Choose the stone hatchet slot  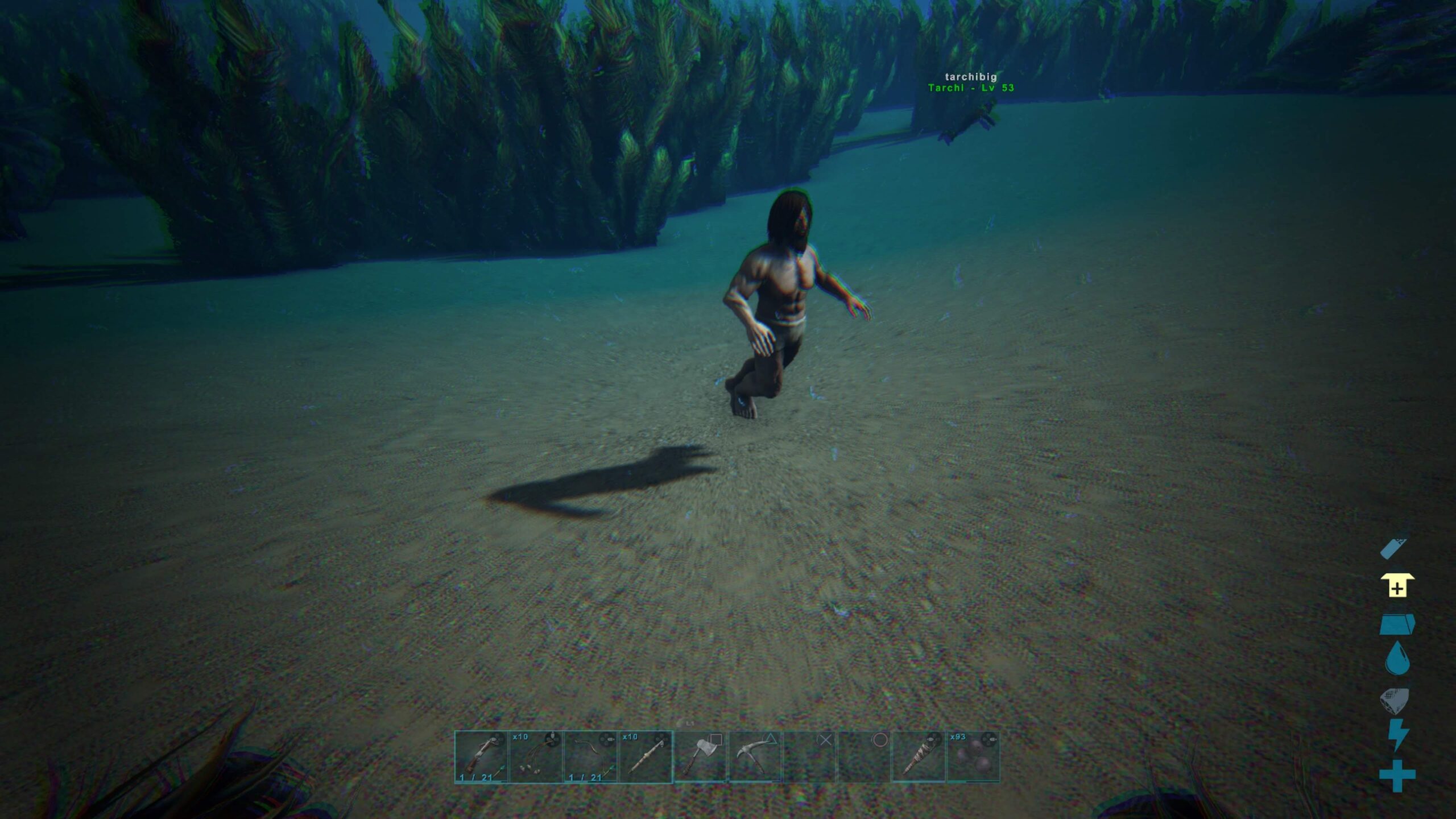tap(700, 757)
